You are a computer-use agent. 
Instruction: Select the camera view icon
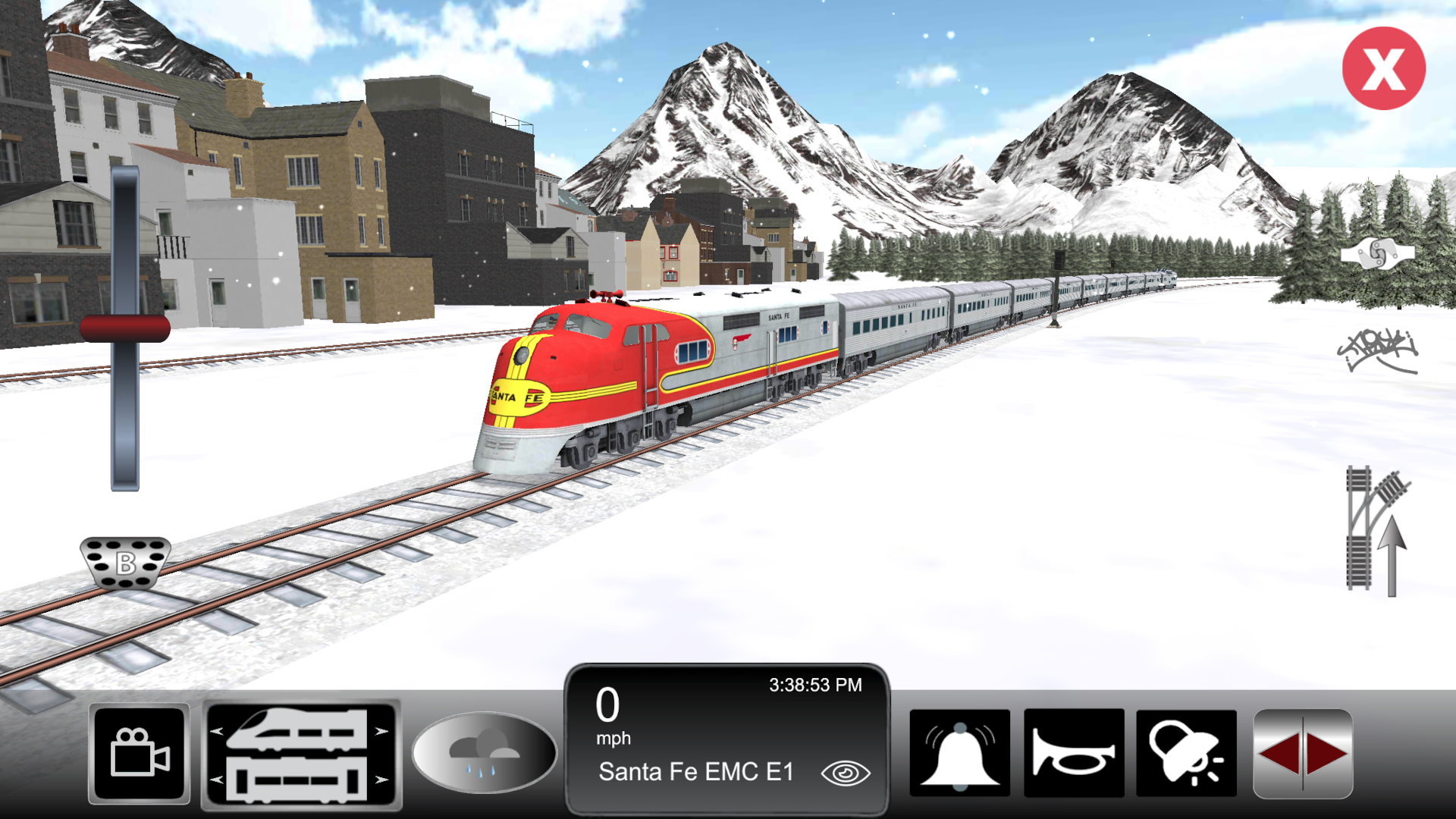click(140, 752)
